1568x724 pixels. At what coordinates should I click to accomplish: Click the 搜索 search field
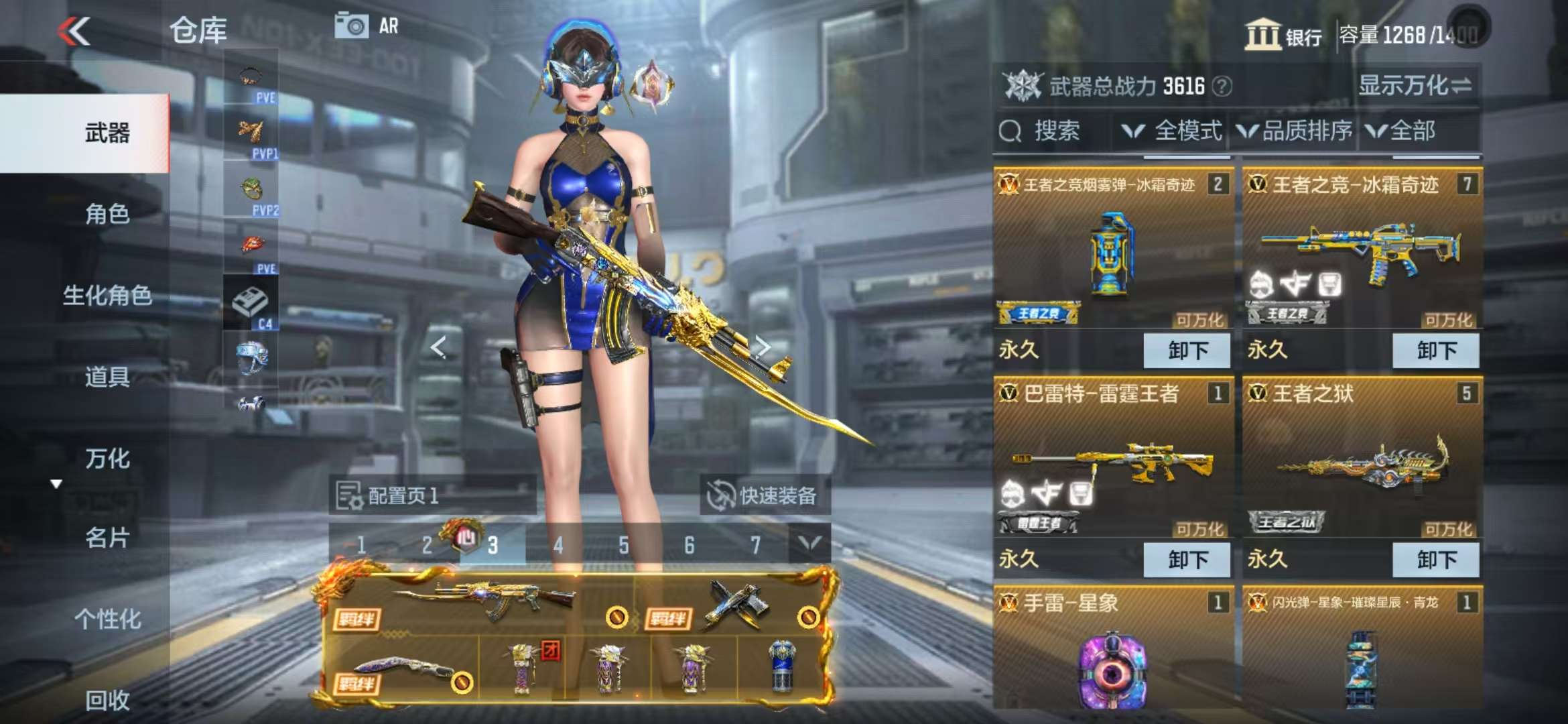(x=1052, y=131)
